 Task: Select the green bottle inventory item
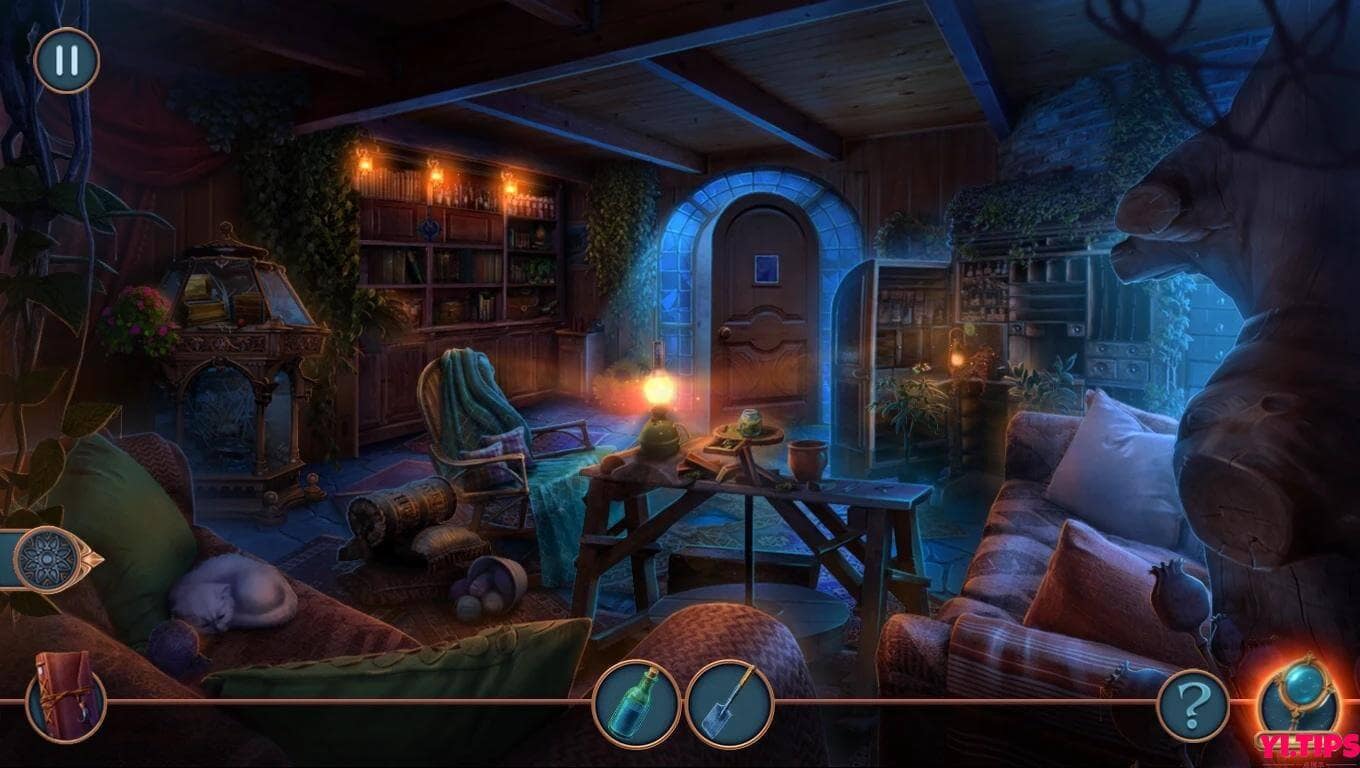pos(636,703)
